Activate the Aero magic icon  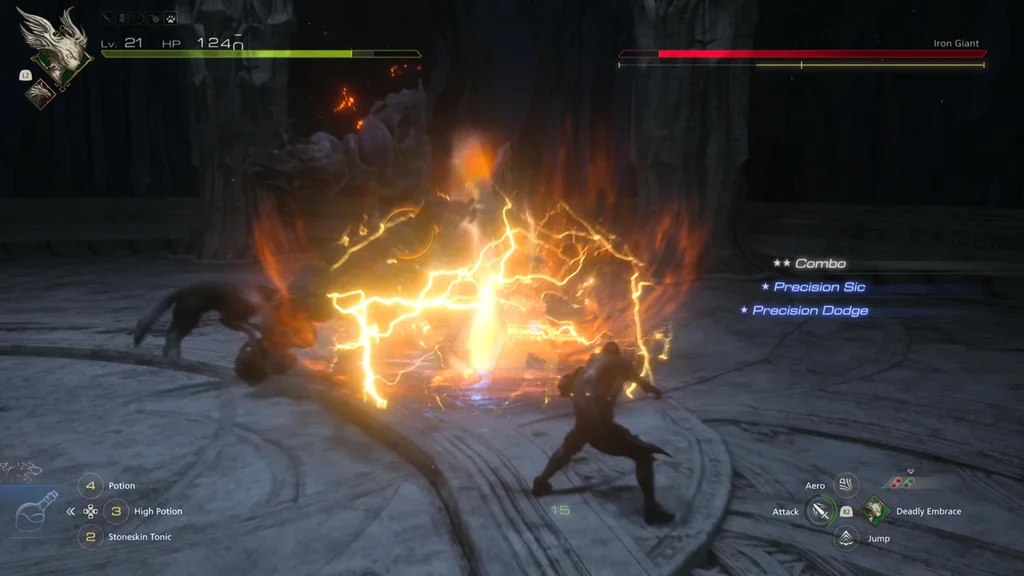(x=846, y=486)
